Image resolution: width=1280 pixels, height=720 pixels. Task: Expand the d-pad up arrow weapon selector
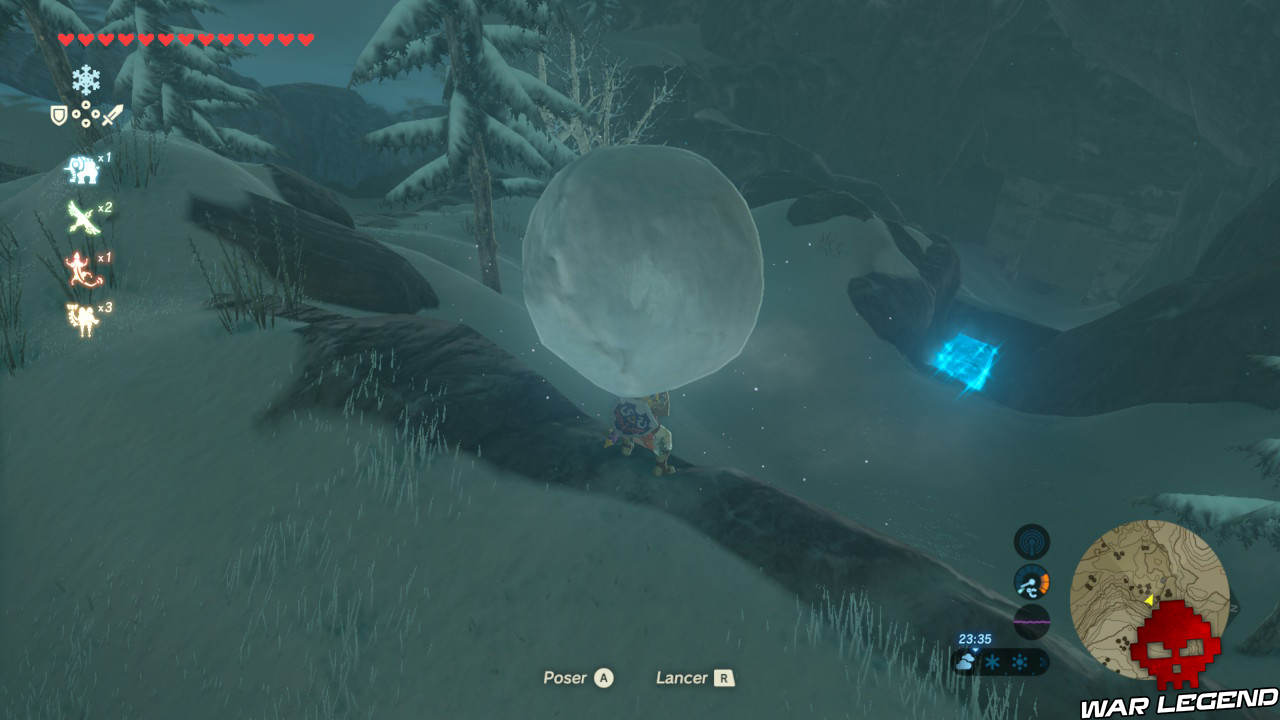(x=87, y=104)
